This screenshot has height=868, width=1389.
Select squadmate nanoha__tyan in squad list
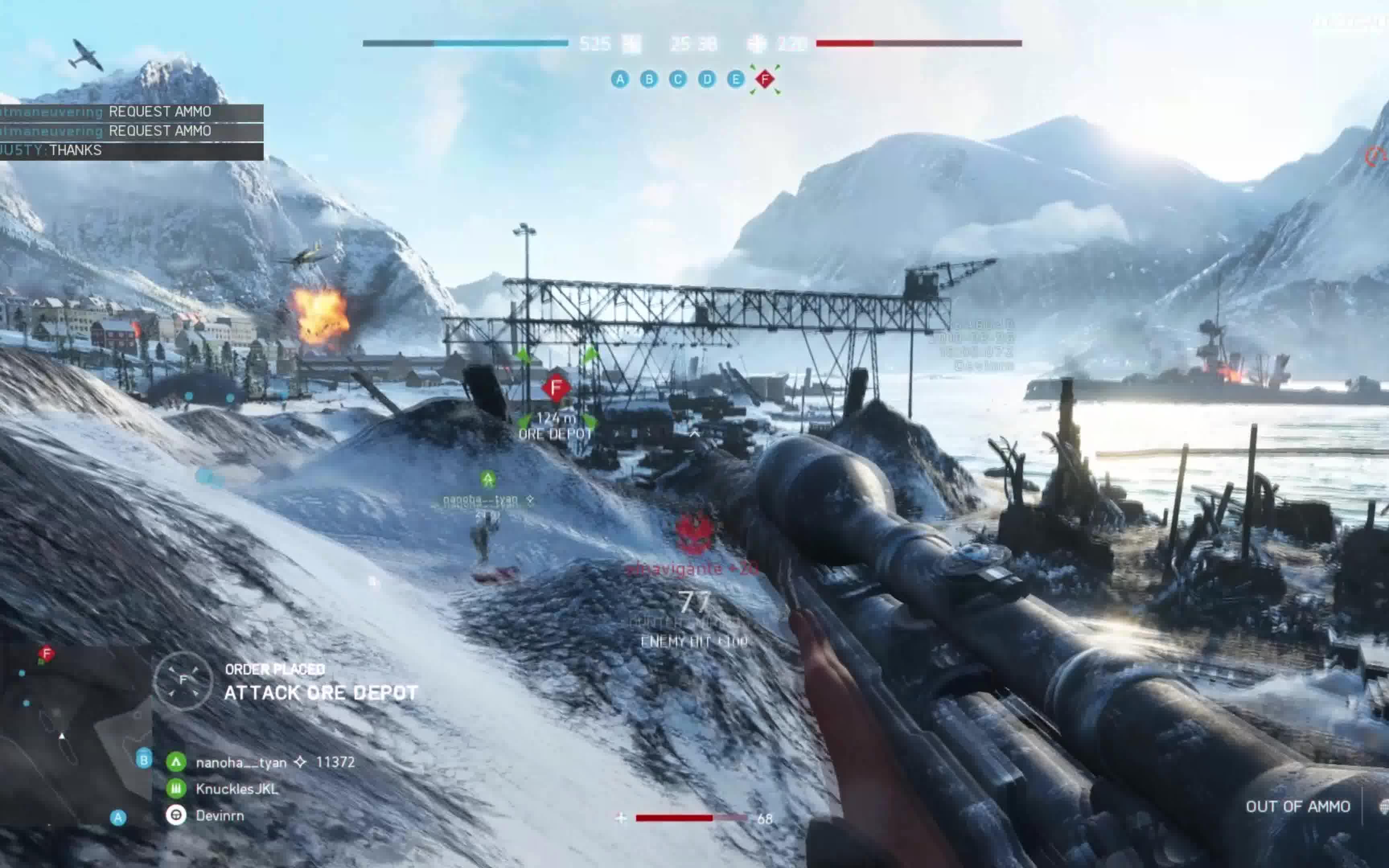[241, 762]
